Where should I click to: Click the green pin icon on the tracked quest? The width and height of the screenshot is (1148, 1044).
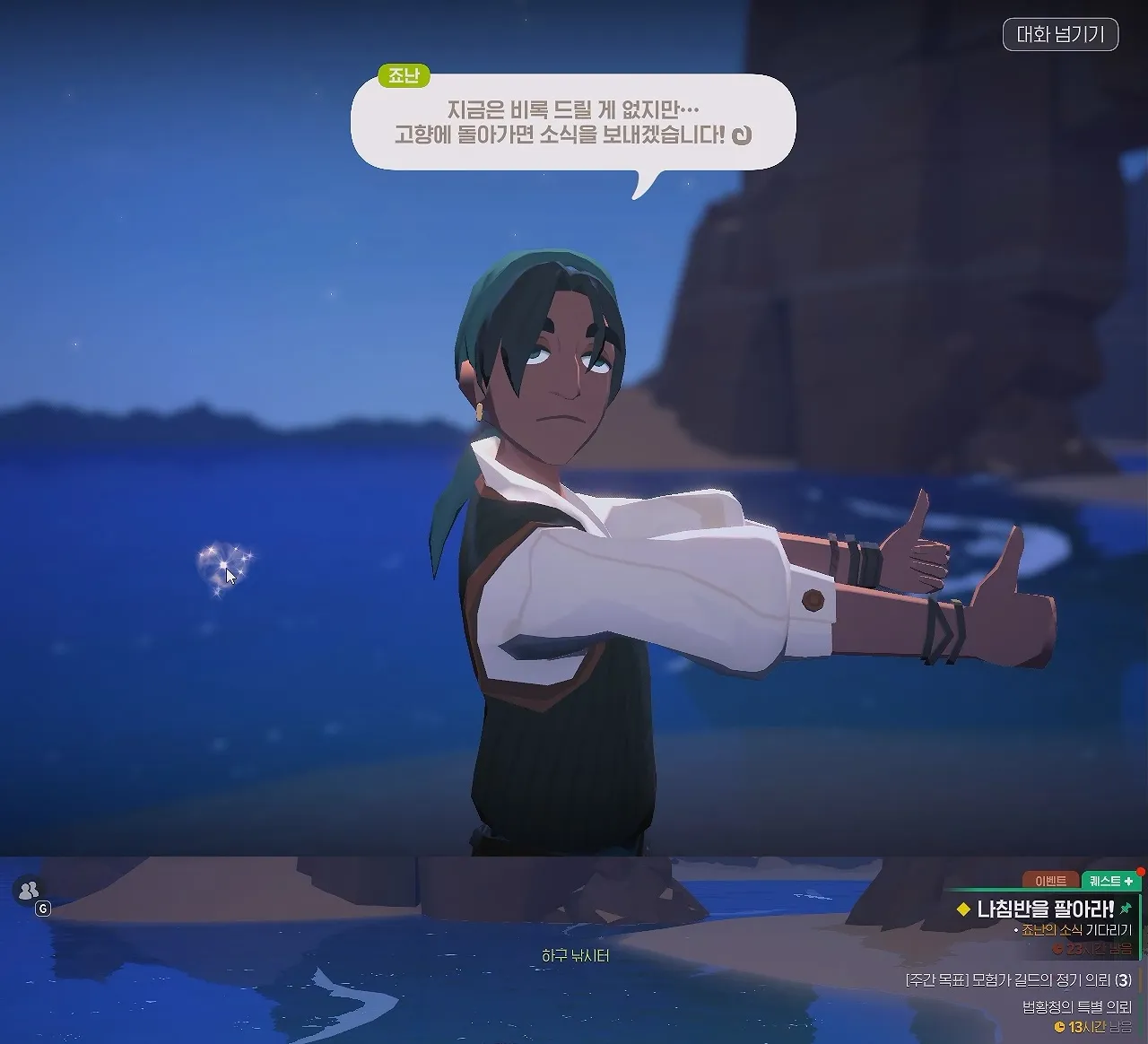[x=1127, y=907]
